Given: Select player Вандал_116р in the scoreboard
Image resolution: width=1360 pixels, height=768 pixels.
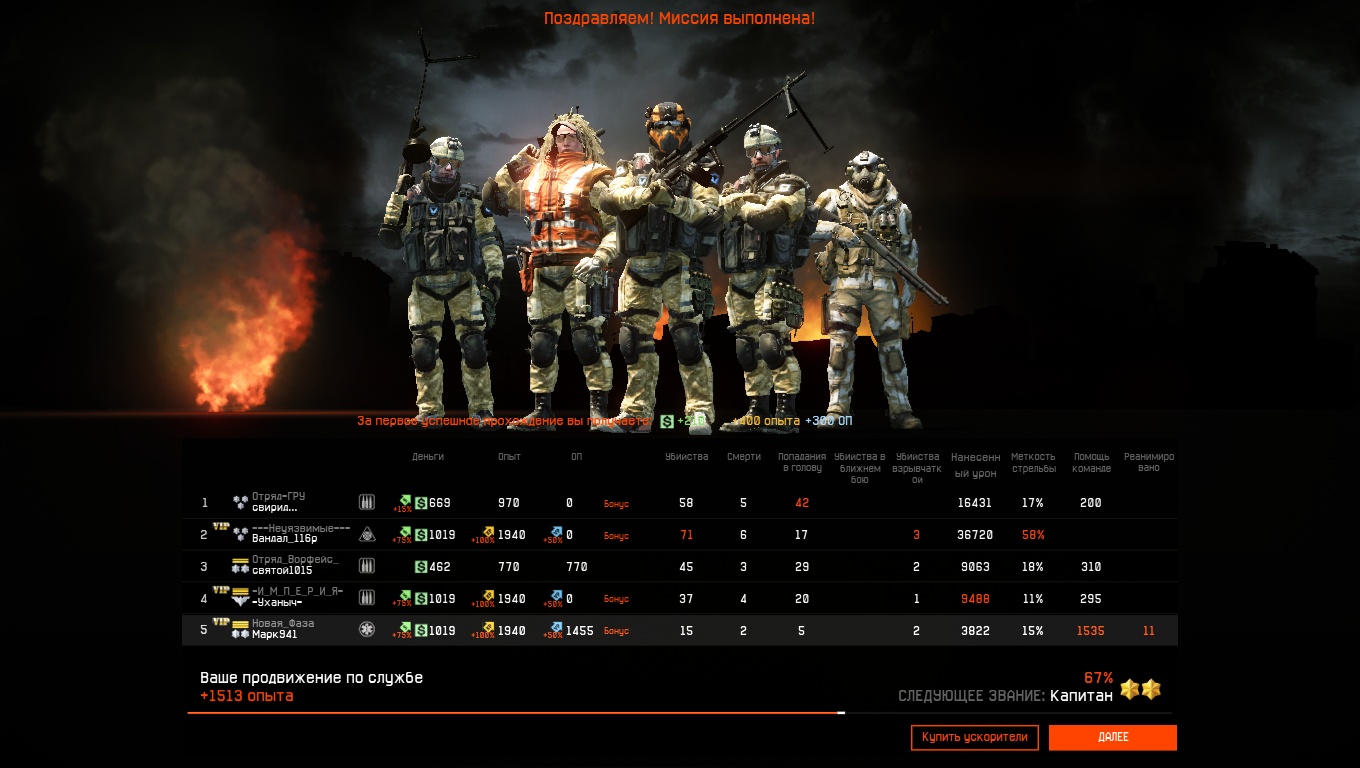Looking at the screenshot, I should pos(284,539).
